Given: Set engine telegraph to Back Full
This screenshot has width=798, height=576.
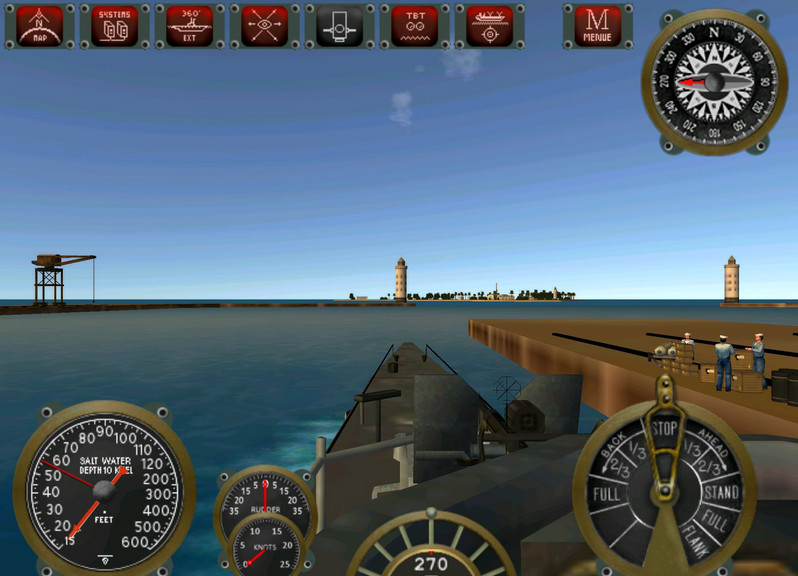Looking at the screenshot, I should (605, 494).
